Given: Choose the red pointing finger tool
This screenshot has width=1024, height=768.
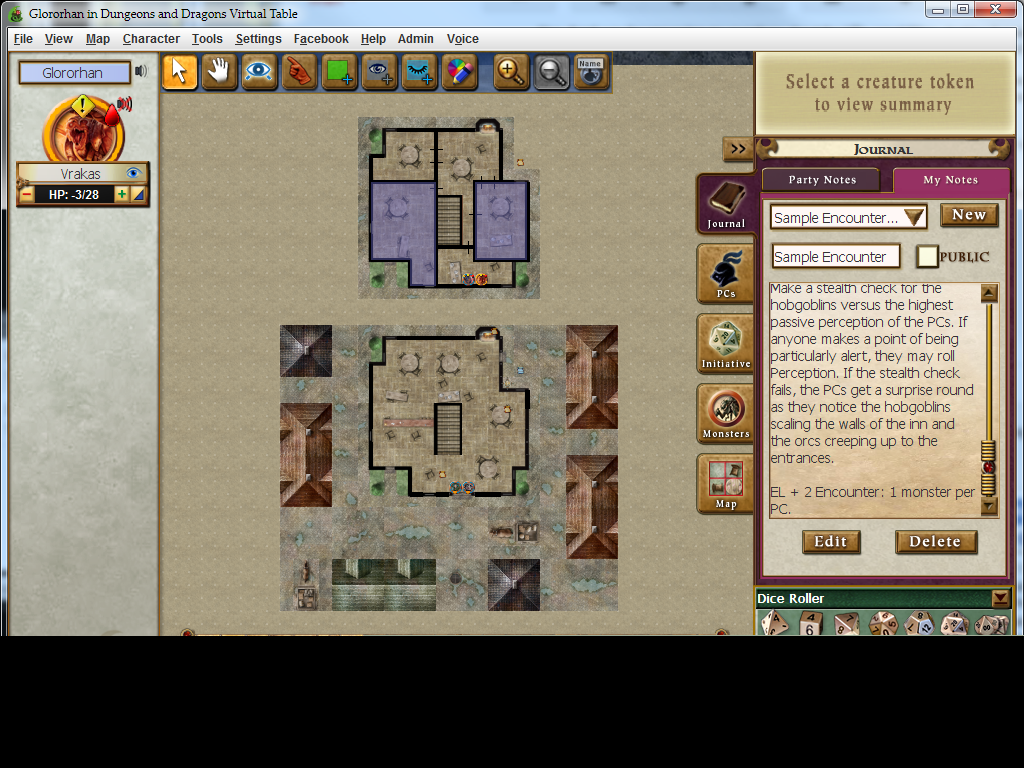Looking at the screenshot, I should click(x=299, y=72).
